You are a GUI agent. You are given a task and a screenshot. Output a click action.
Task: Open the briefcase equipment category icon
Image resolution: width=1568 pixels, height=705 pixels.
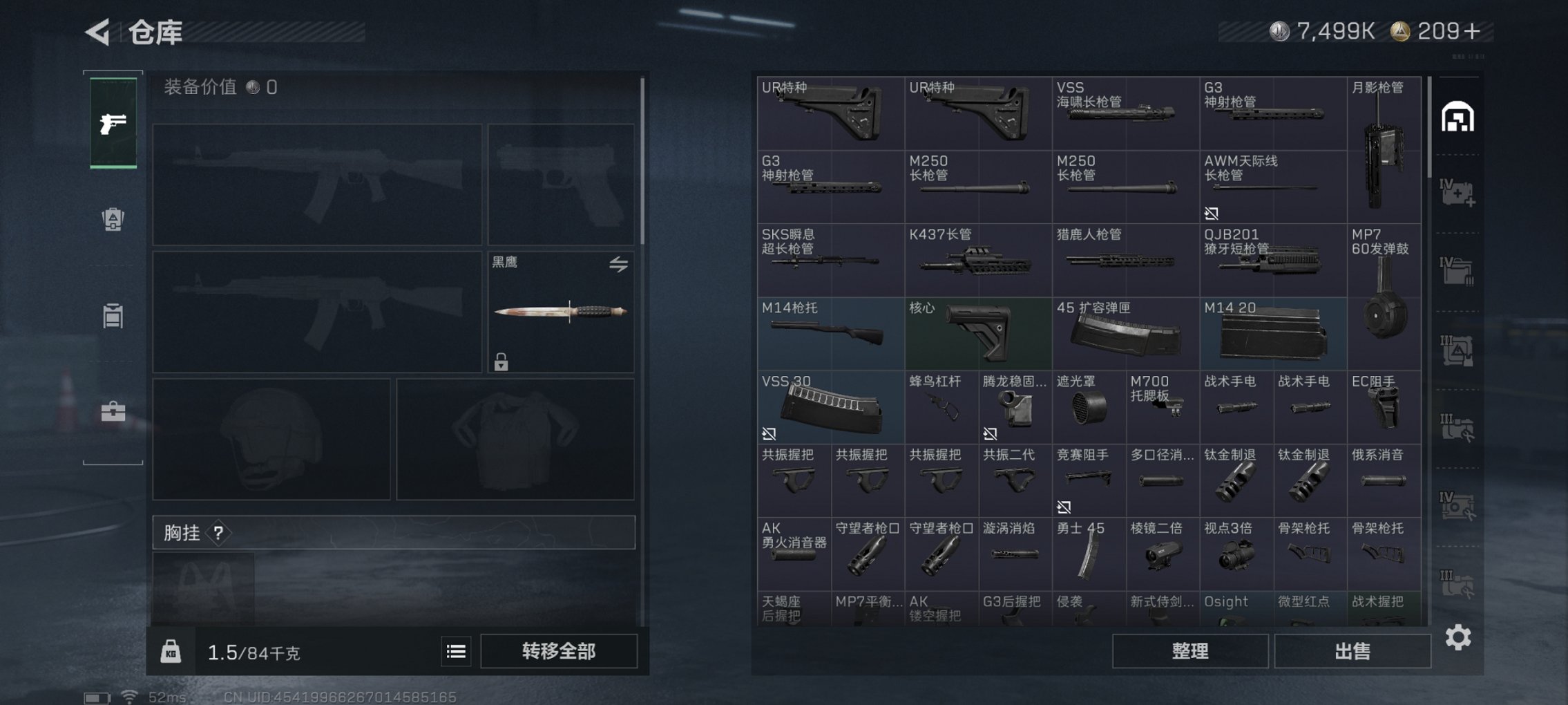pyautogui.click(x=113, y=411)
